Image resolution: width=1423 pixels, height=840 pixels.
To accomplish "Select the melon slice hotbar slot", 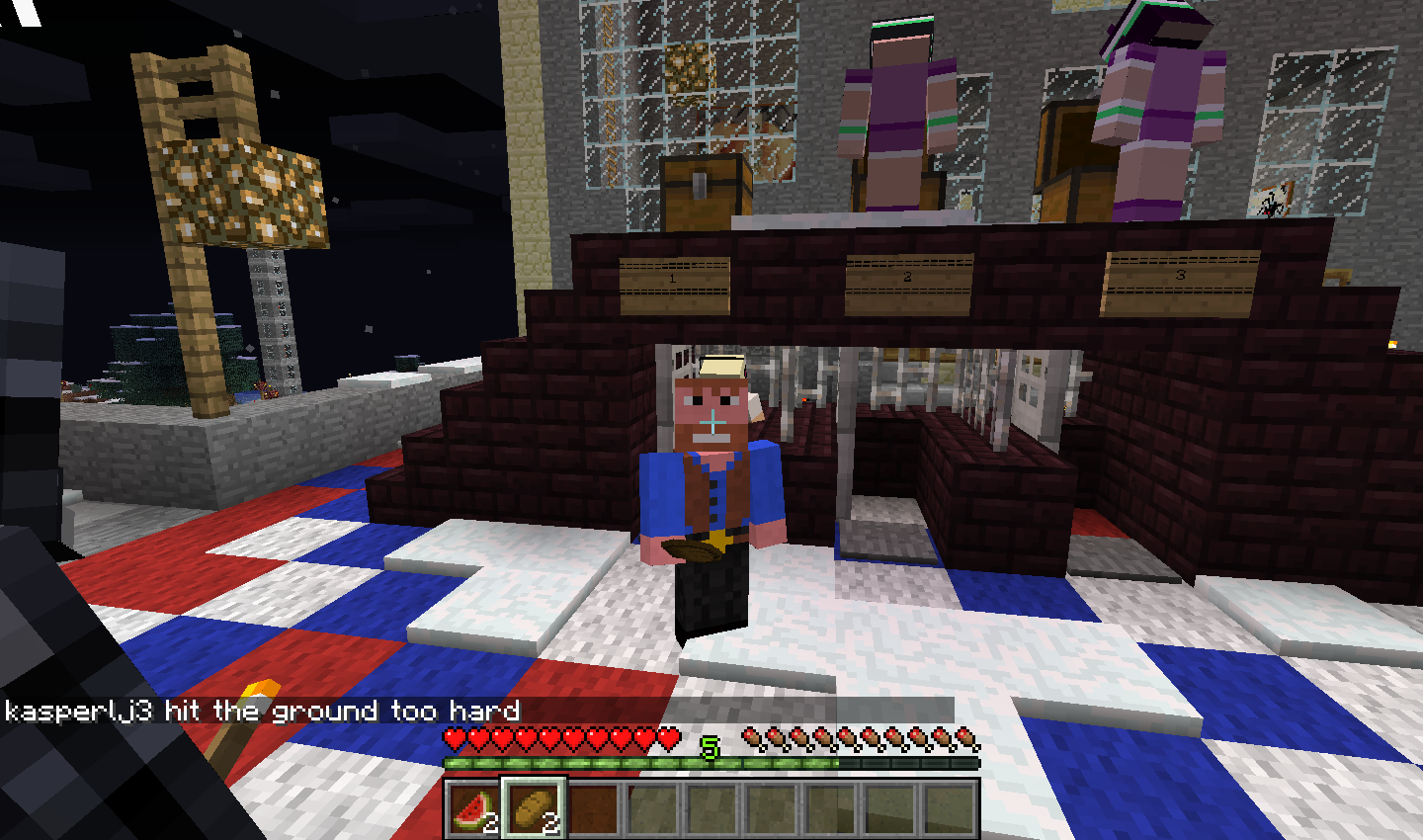I will tap(473, 809).
